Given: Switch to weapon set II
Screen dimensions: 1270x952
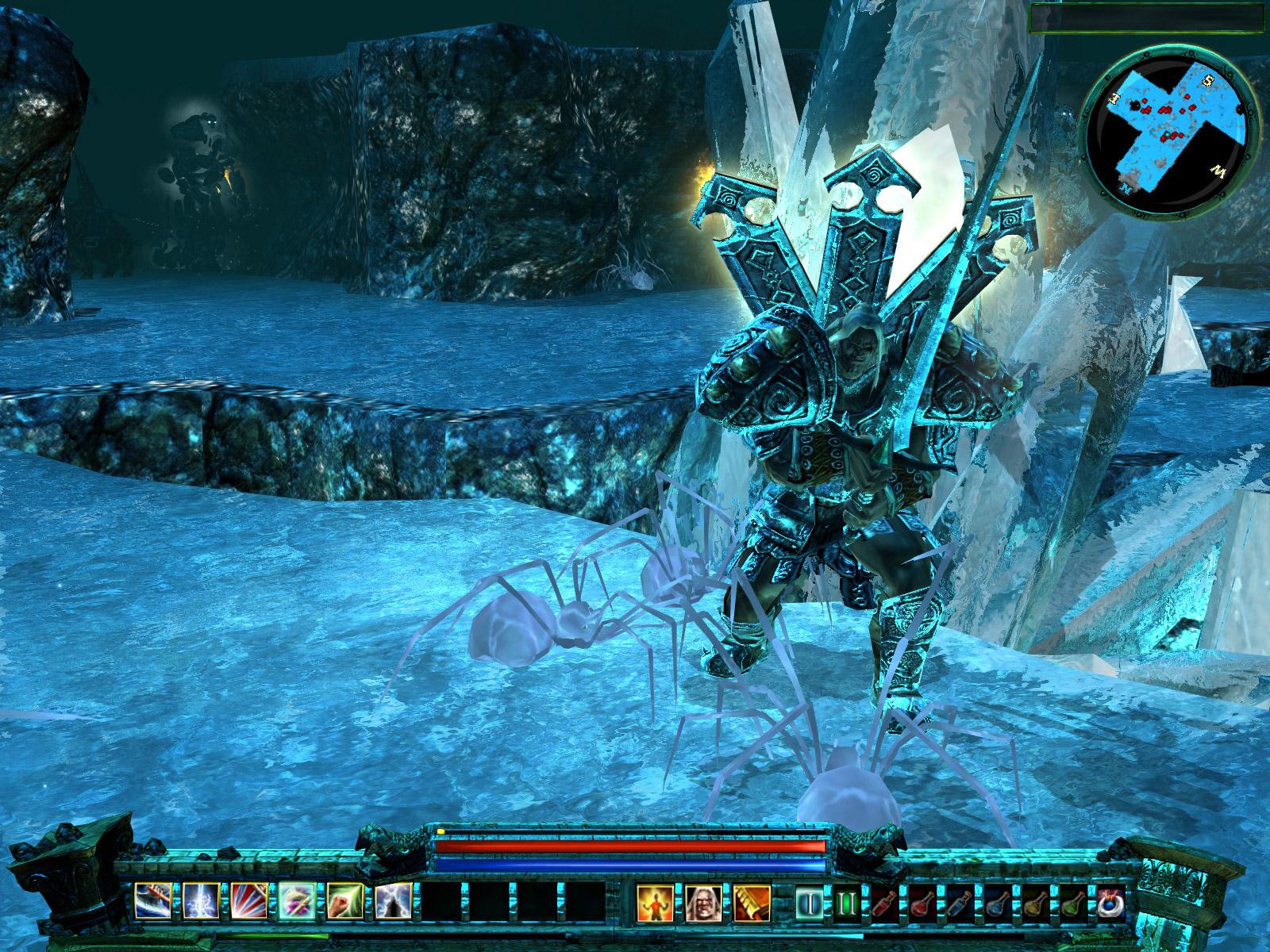Looking at the screenshot, I should (x=848, y=903).
